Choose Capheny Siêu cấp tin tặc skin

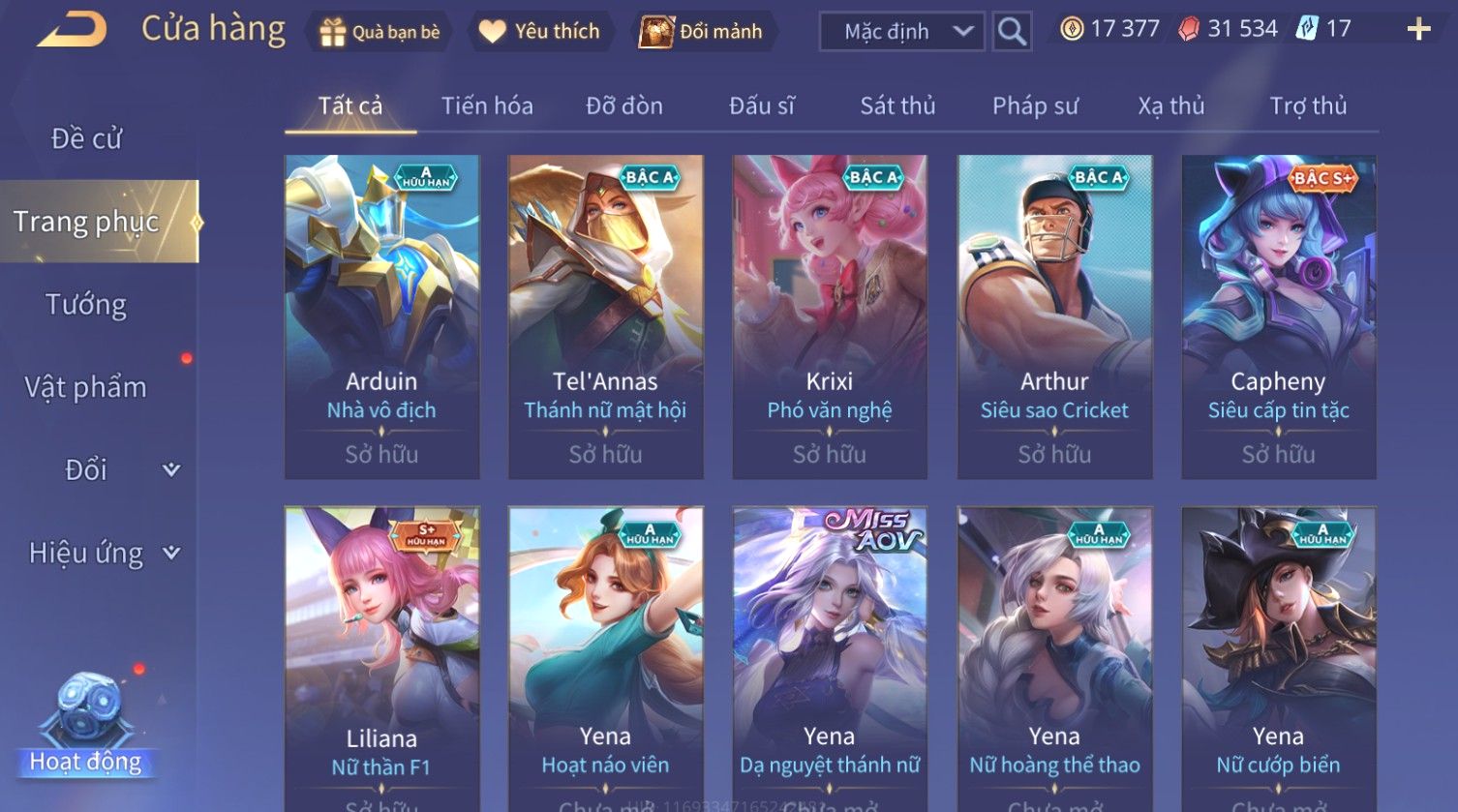1278,316
